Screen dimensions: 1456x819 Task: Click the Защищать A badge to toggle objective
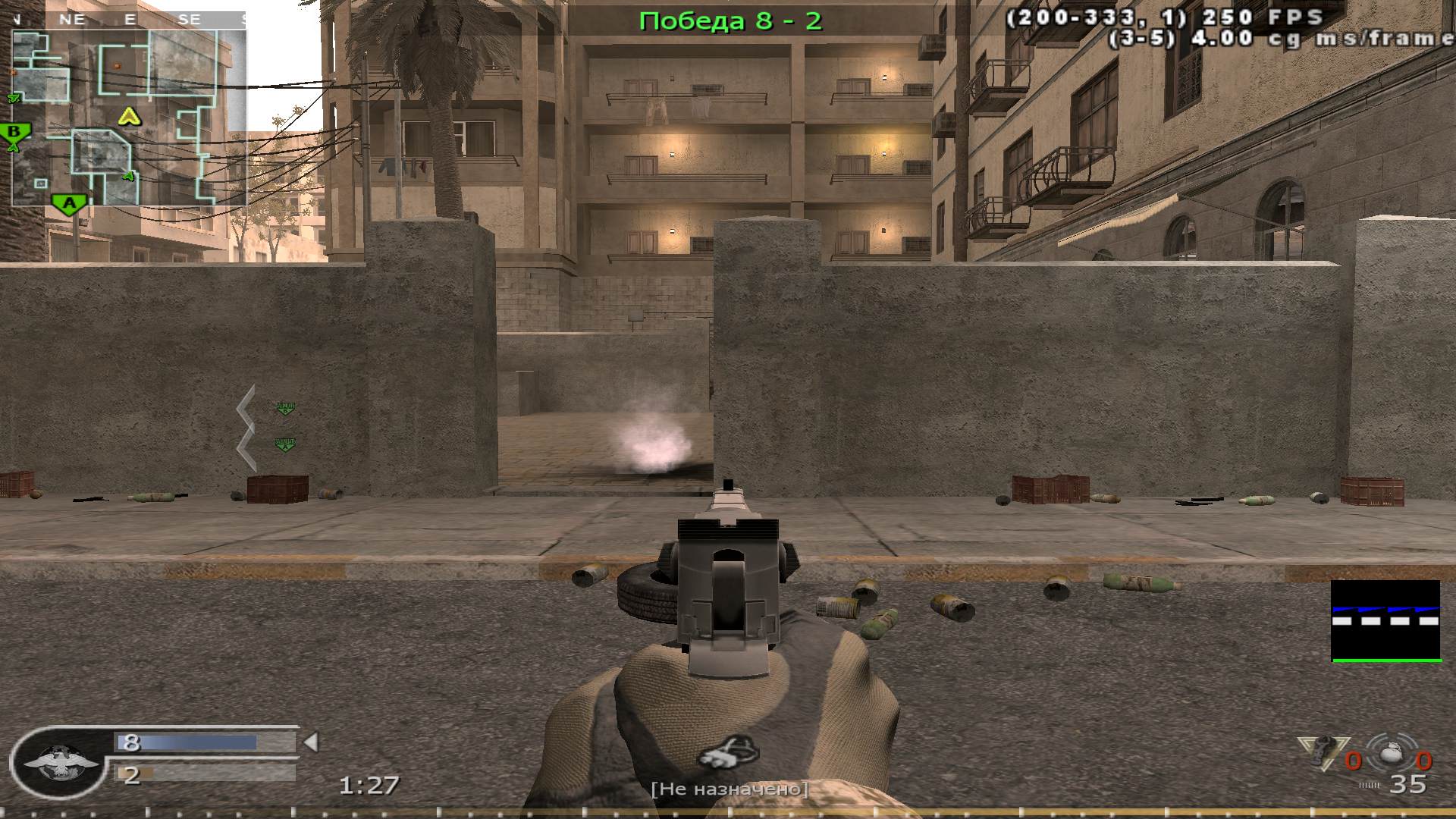click(x=286, y=444)
